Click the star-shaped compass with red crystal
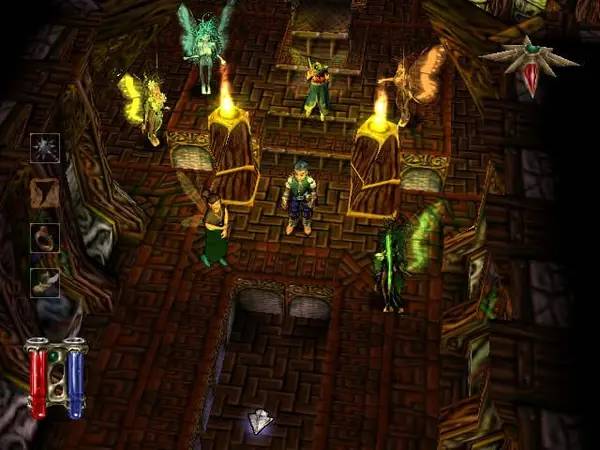Screen dimensions: 600x450 coord(529,62)
